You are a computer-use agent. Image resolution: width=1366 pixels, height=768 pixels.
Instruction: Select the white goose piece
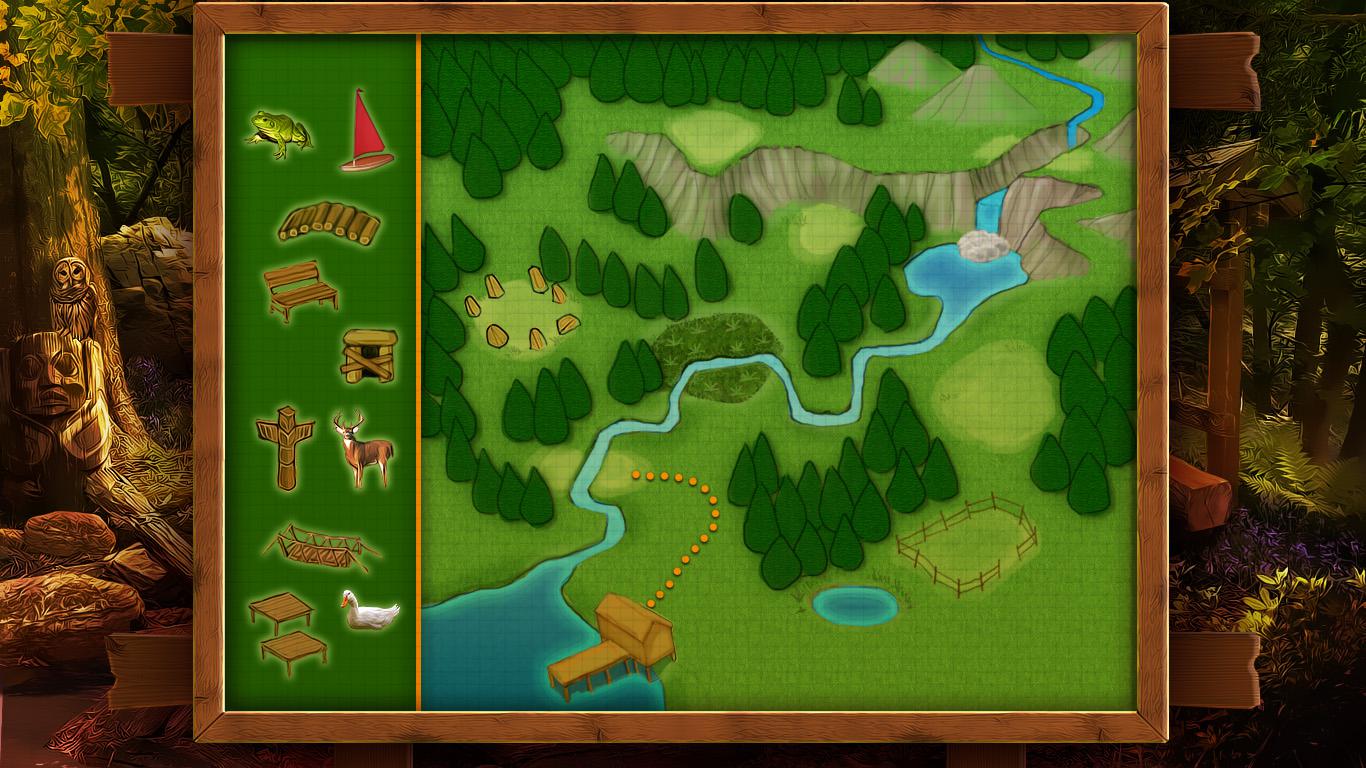click(x=368, y=610)
